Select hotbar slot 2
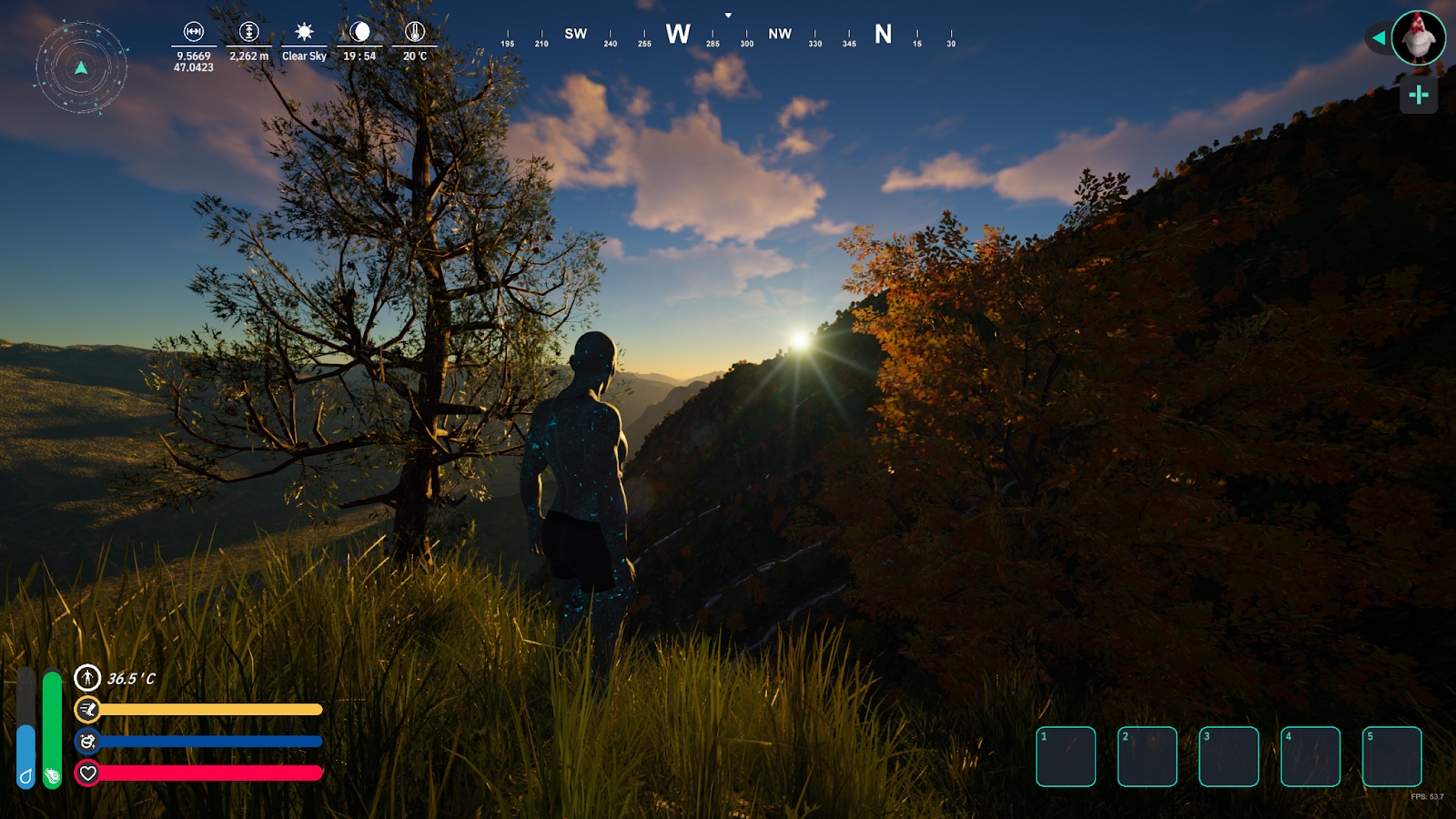Screen dimensions: 1456x819 [1147, 756]
